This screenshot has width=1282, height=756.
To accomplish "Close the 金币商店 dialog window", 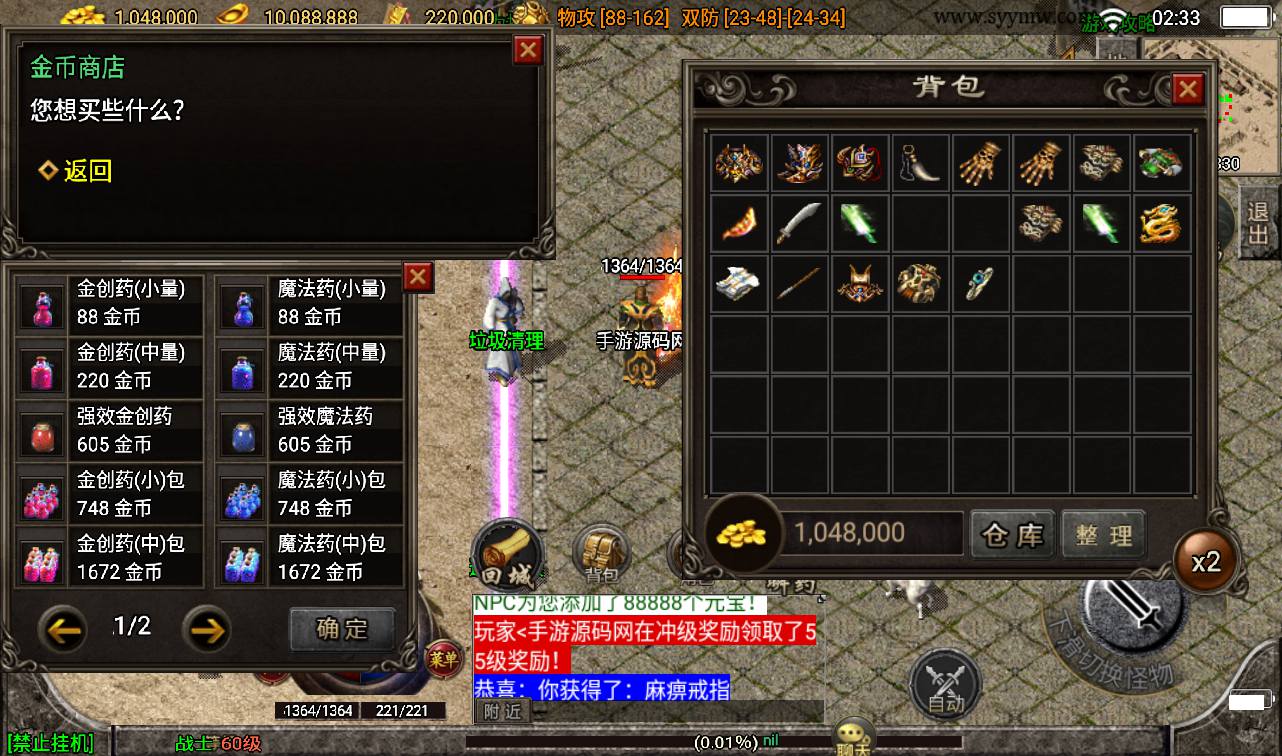I will [527, 50].
